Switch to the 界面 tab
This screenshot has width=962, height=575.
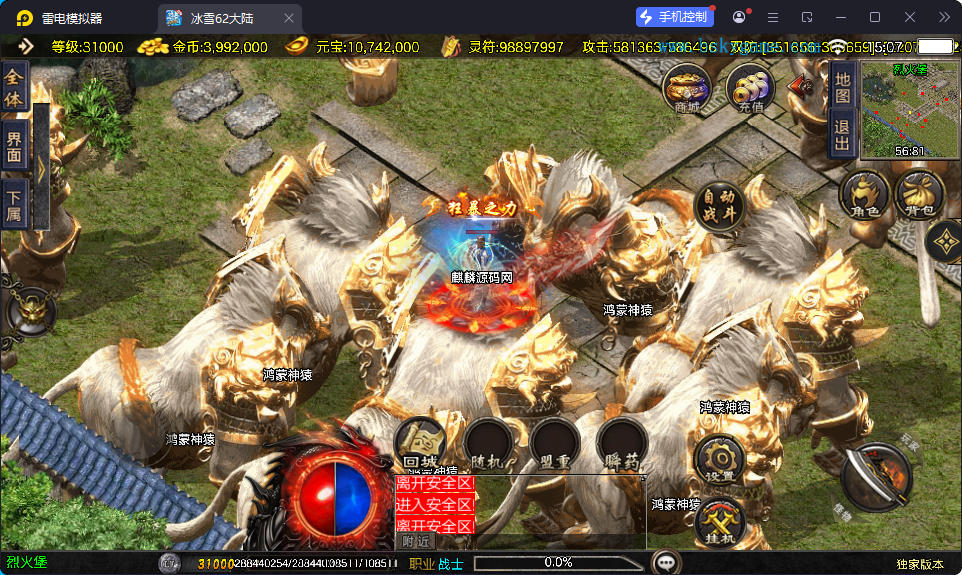[x=14, y=147]
